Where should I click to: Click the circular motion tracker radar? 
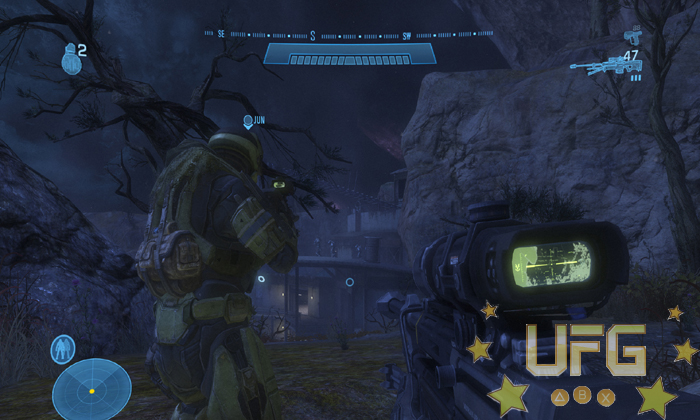[91, 388]
